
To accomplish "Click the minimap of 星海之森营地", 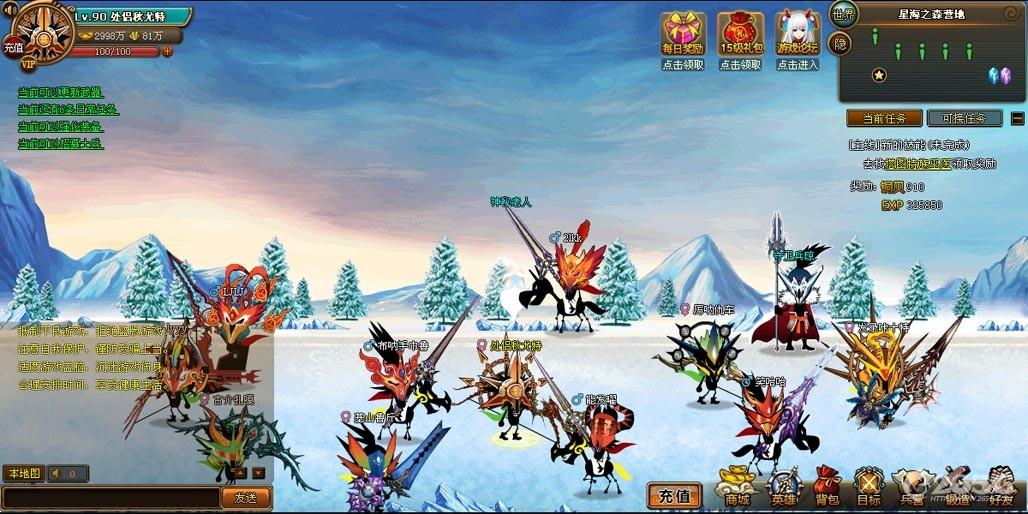I will pyautogui.click(x=930, y=62).
